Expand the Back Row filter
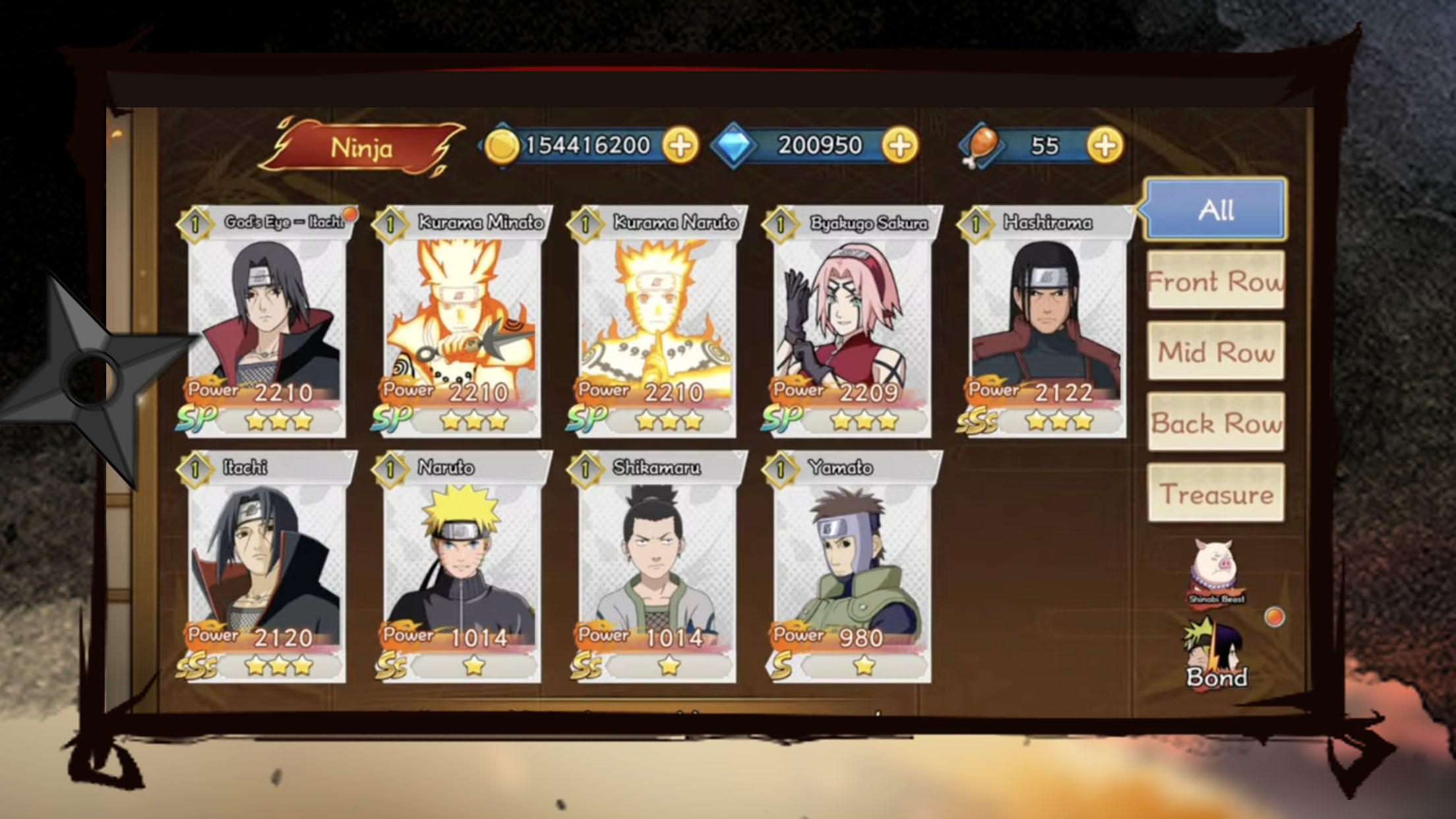The height and width of the screenshot is (819, 1456). click(1215, 425)
